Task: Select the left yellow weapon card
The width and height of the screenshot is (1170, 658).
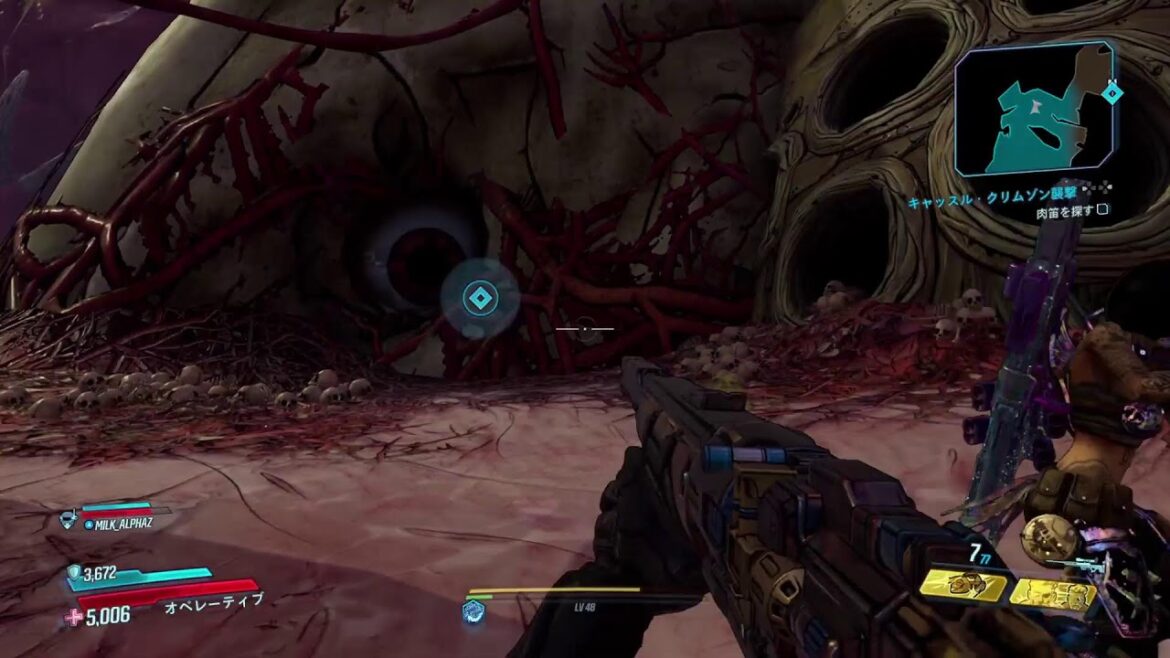Action: pyautogui.click(x=964, y=587)
